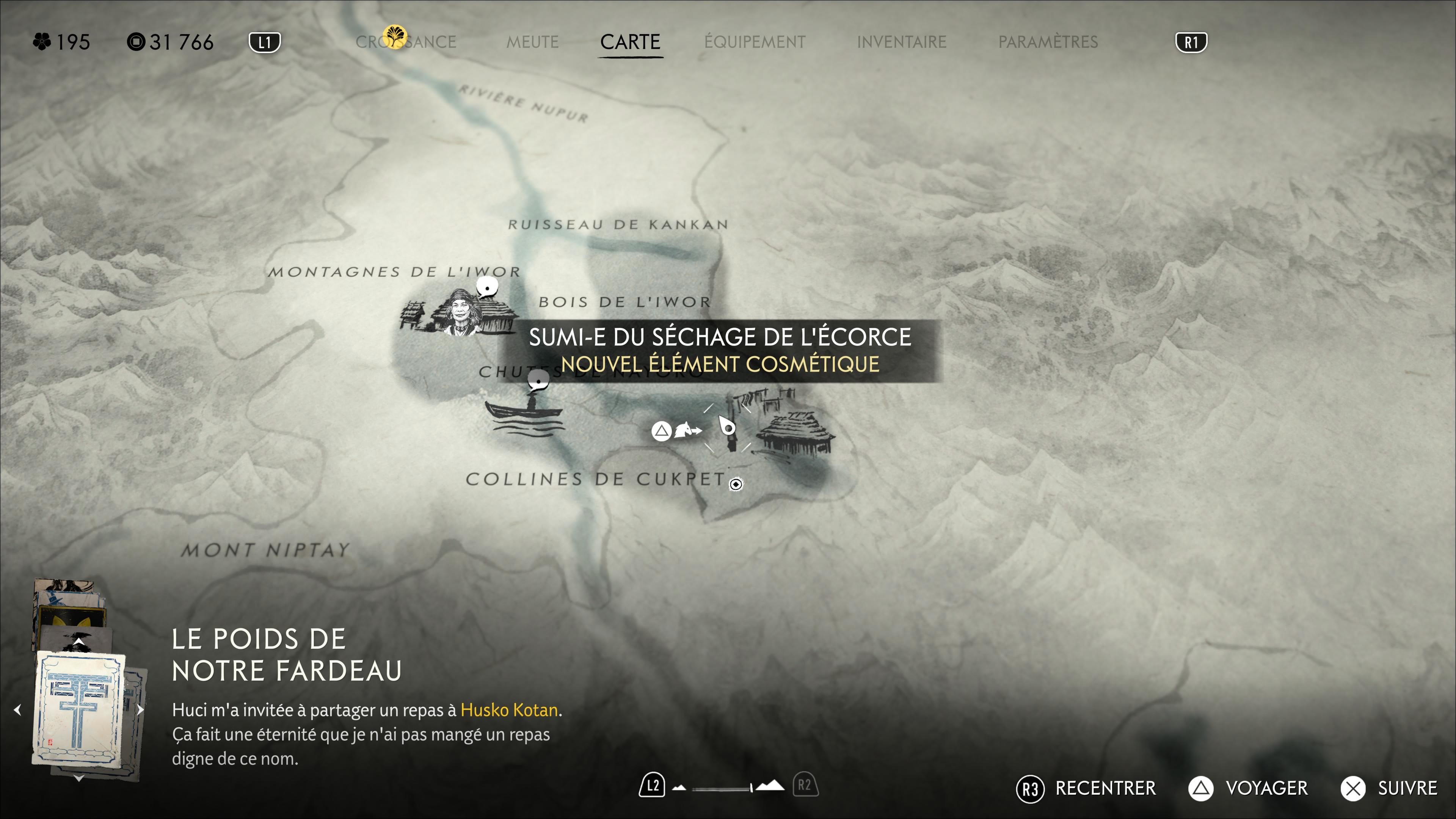Go to the Équipement tab
The width and height of the screenshot is (1456, 819).
pyautogui.click(x=755, y=42)
